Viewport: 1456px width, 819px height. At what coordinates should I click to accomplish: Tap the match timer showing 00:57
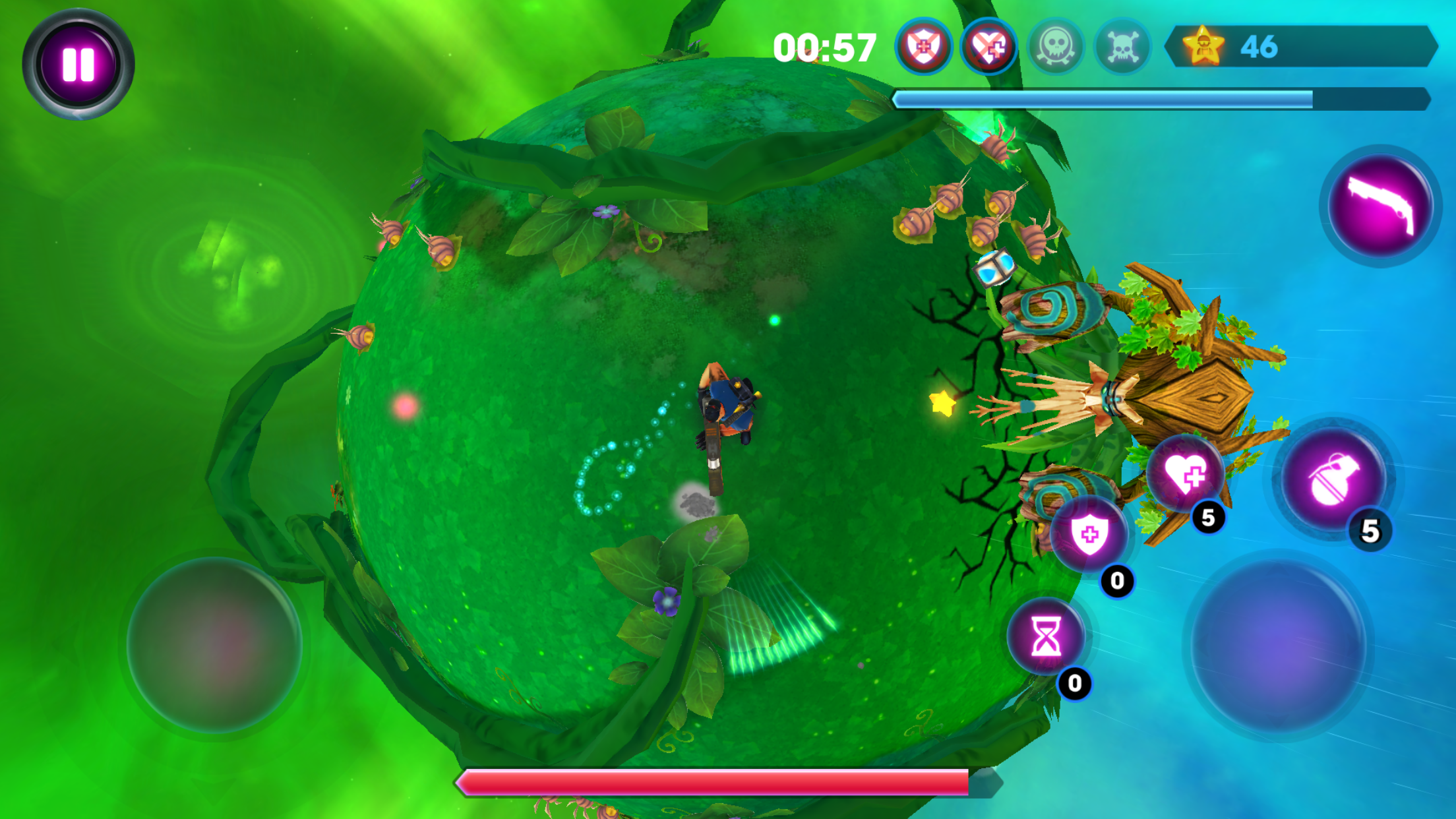point(824,47)
